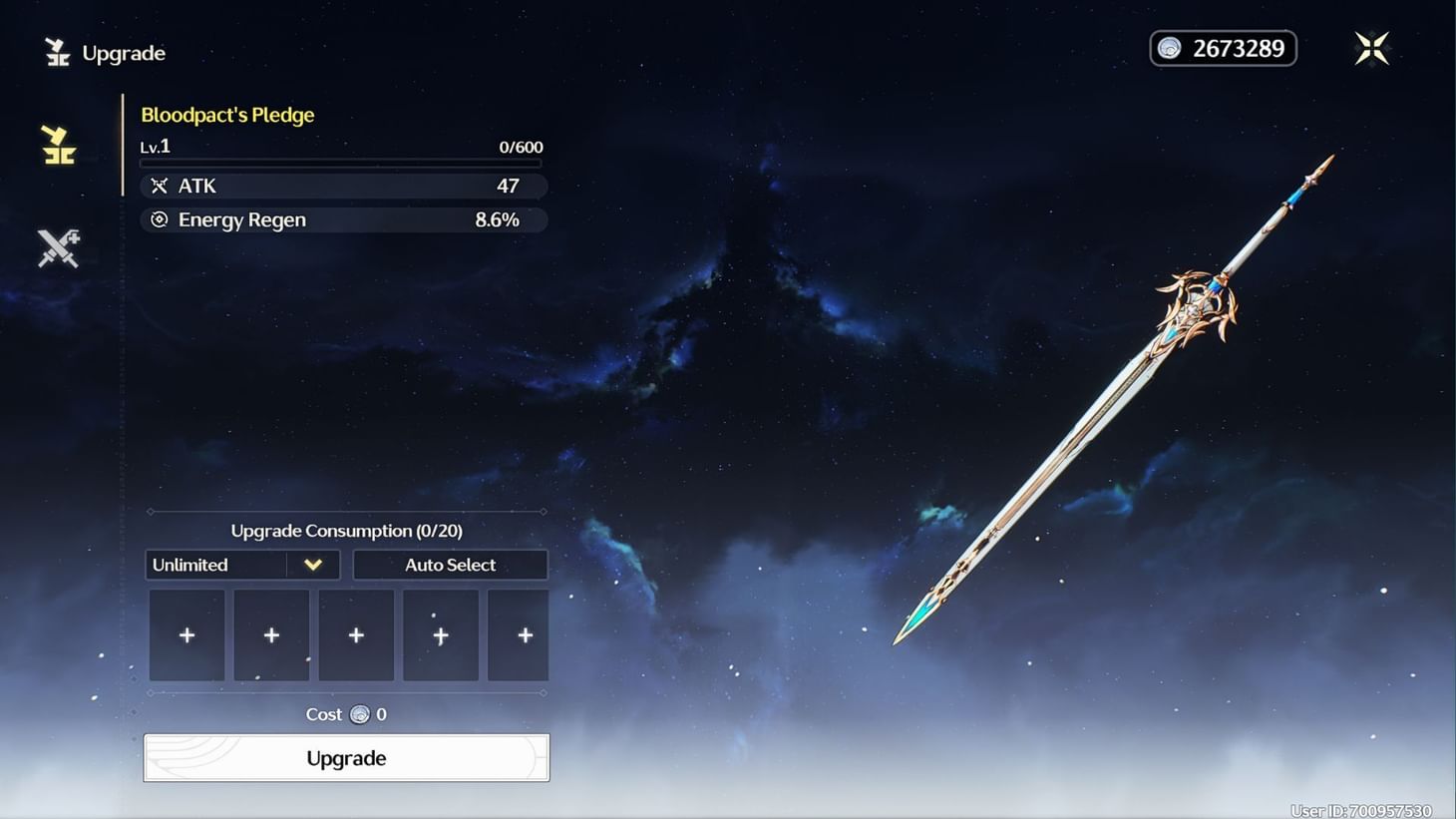Click the star emblem icon at top right
The image size is (1456, 819).
pyautogui.click(x=1372, y=47)
